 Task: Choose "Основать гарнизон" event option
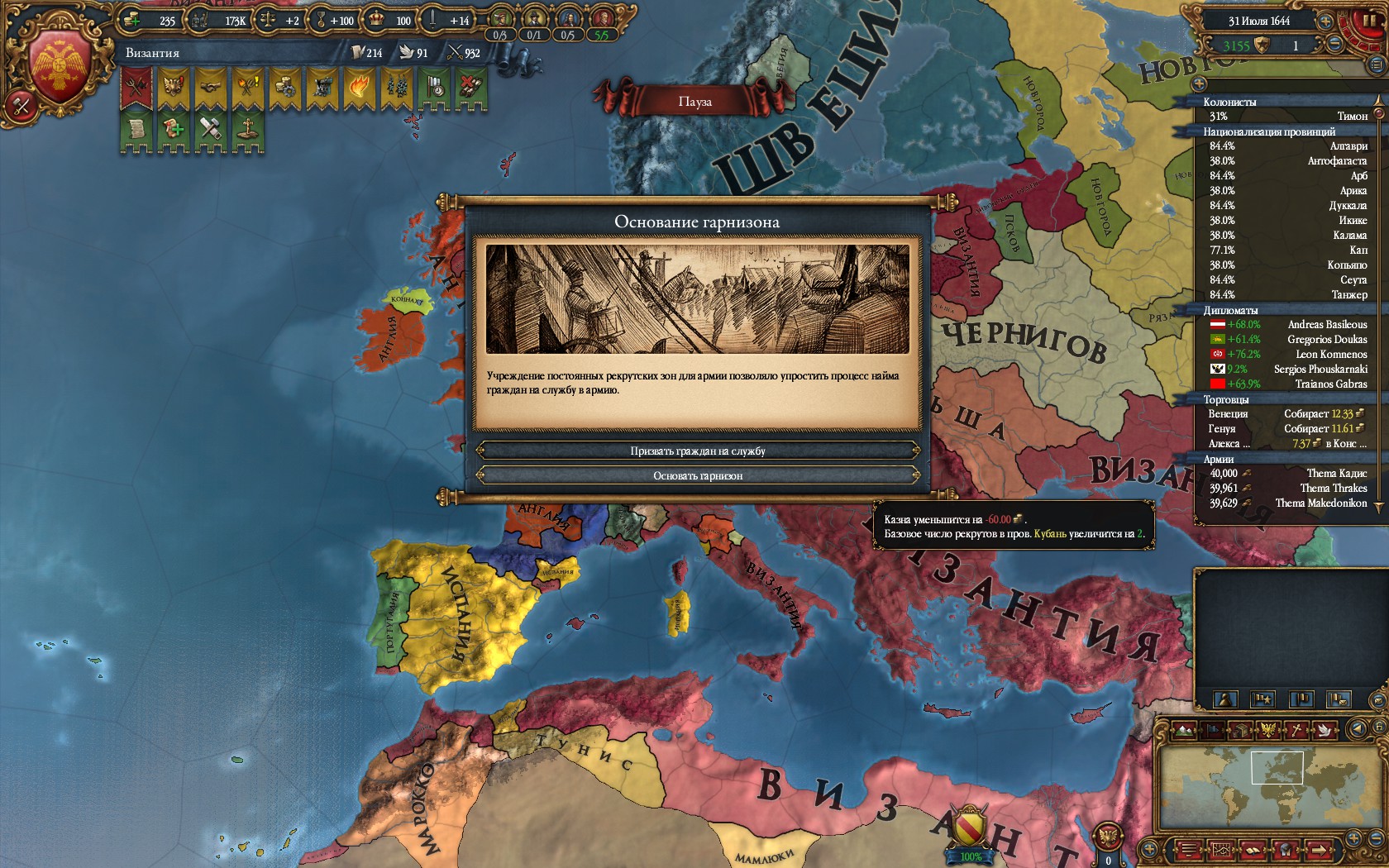point(698,476)
